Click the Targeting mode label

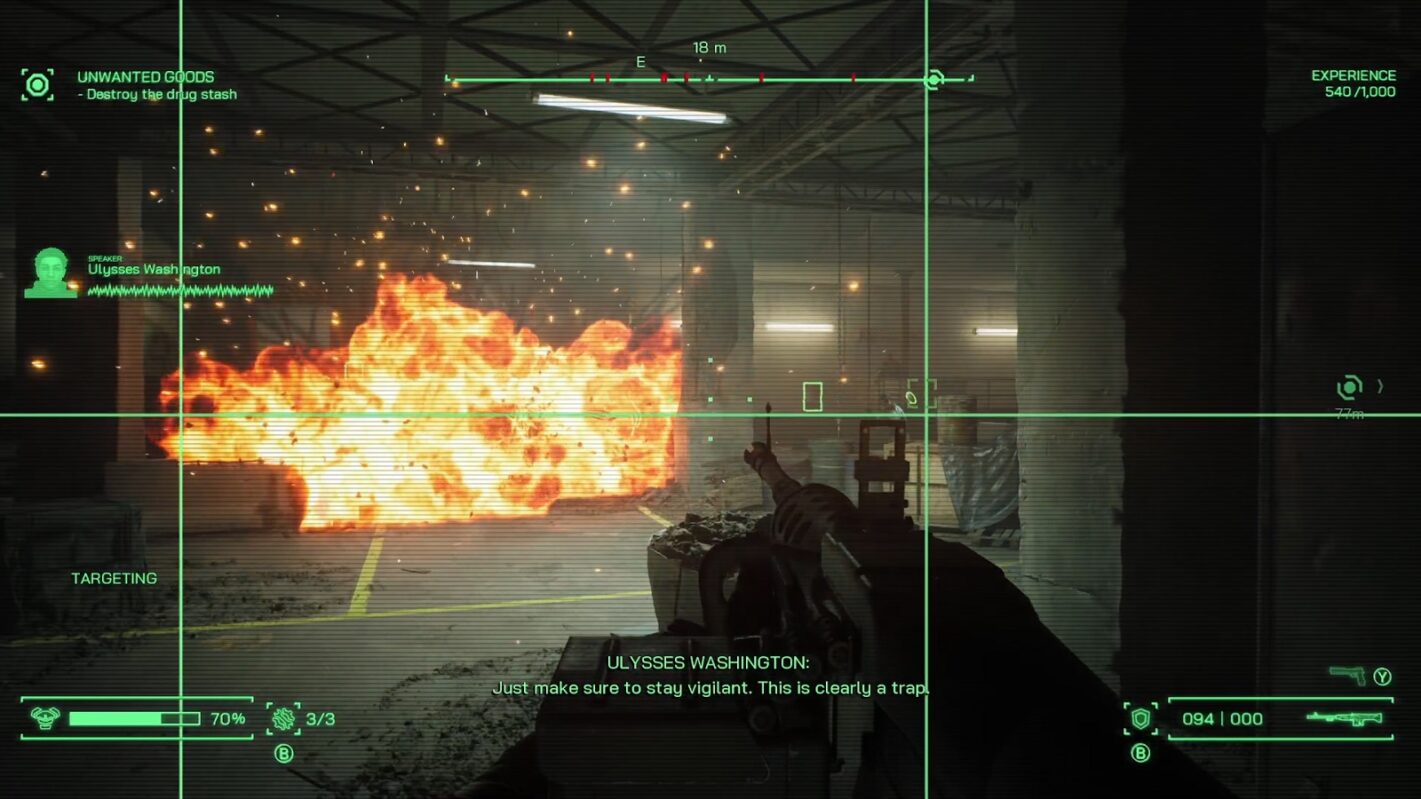pos(114,578)
